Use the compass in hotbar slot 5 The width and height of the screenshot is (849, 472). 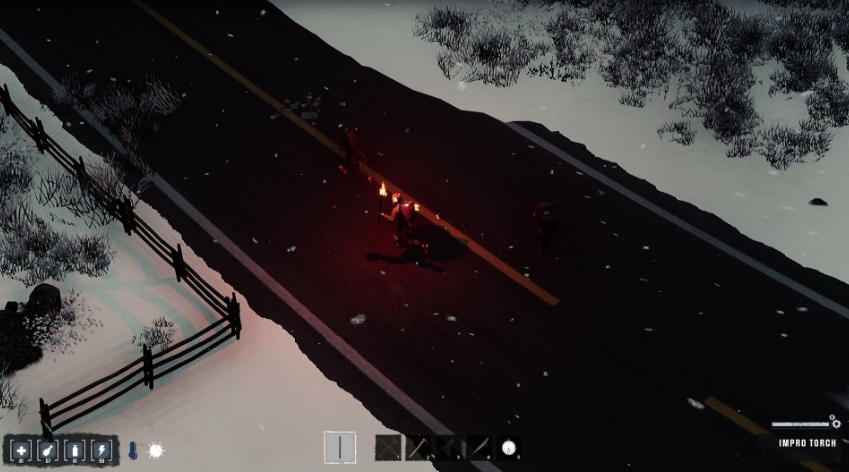(509, 448)
